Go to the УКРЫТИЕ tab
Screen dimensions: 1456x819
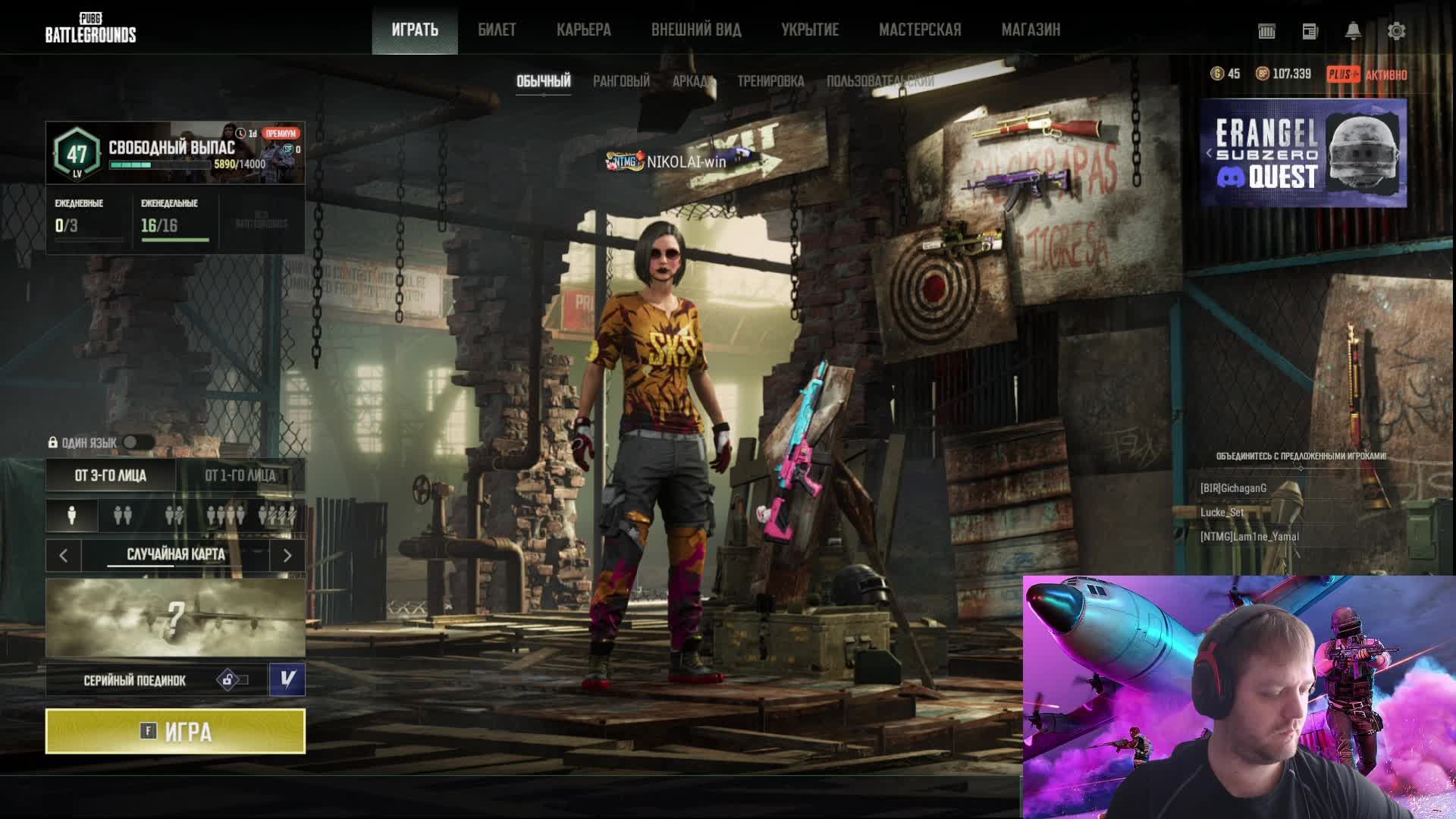click(x=810, y=30)
